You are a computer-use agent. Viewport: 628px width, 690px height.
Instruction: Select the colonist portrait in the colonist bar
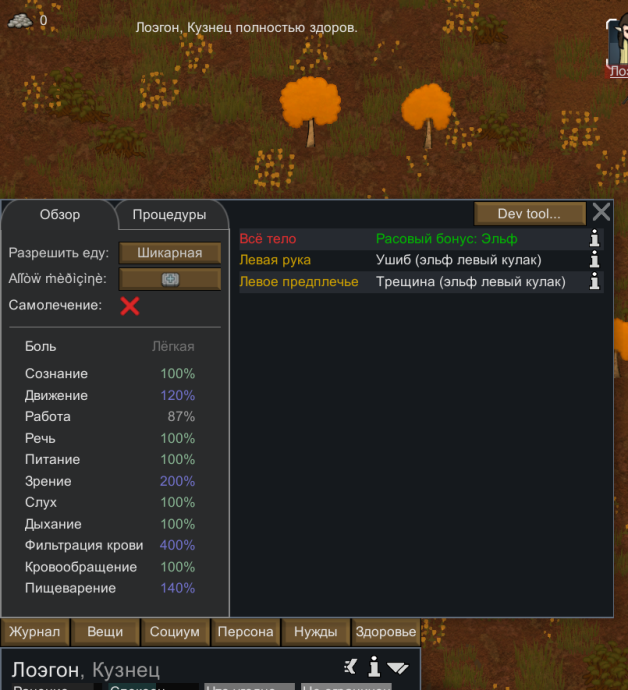616,45
